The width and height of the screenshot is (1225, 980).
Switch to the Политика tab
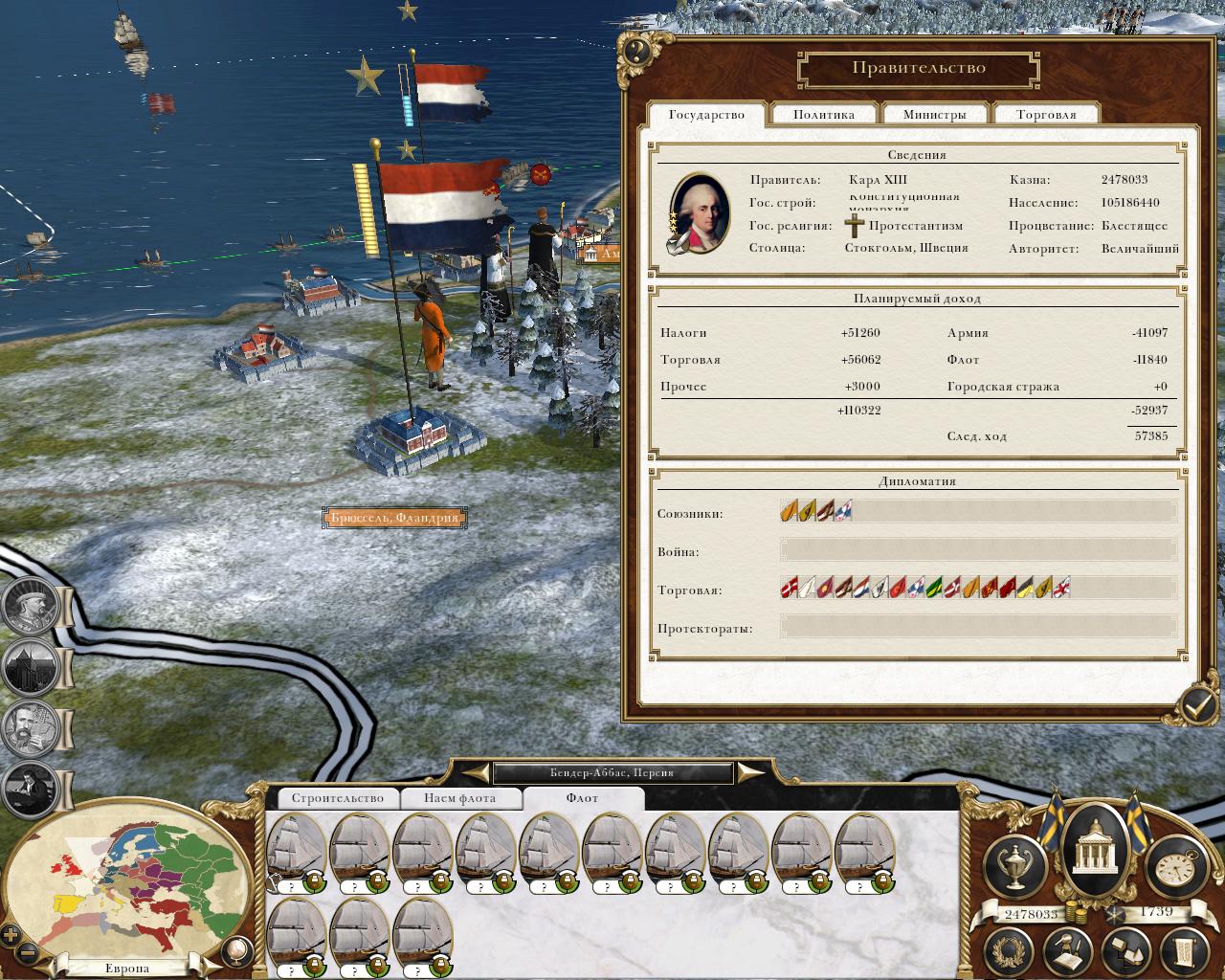click(824, 114)
